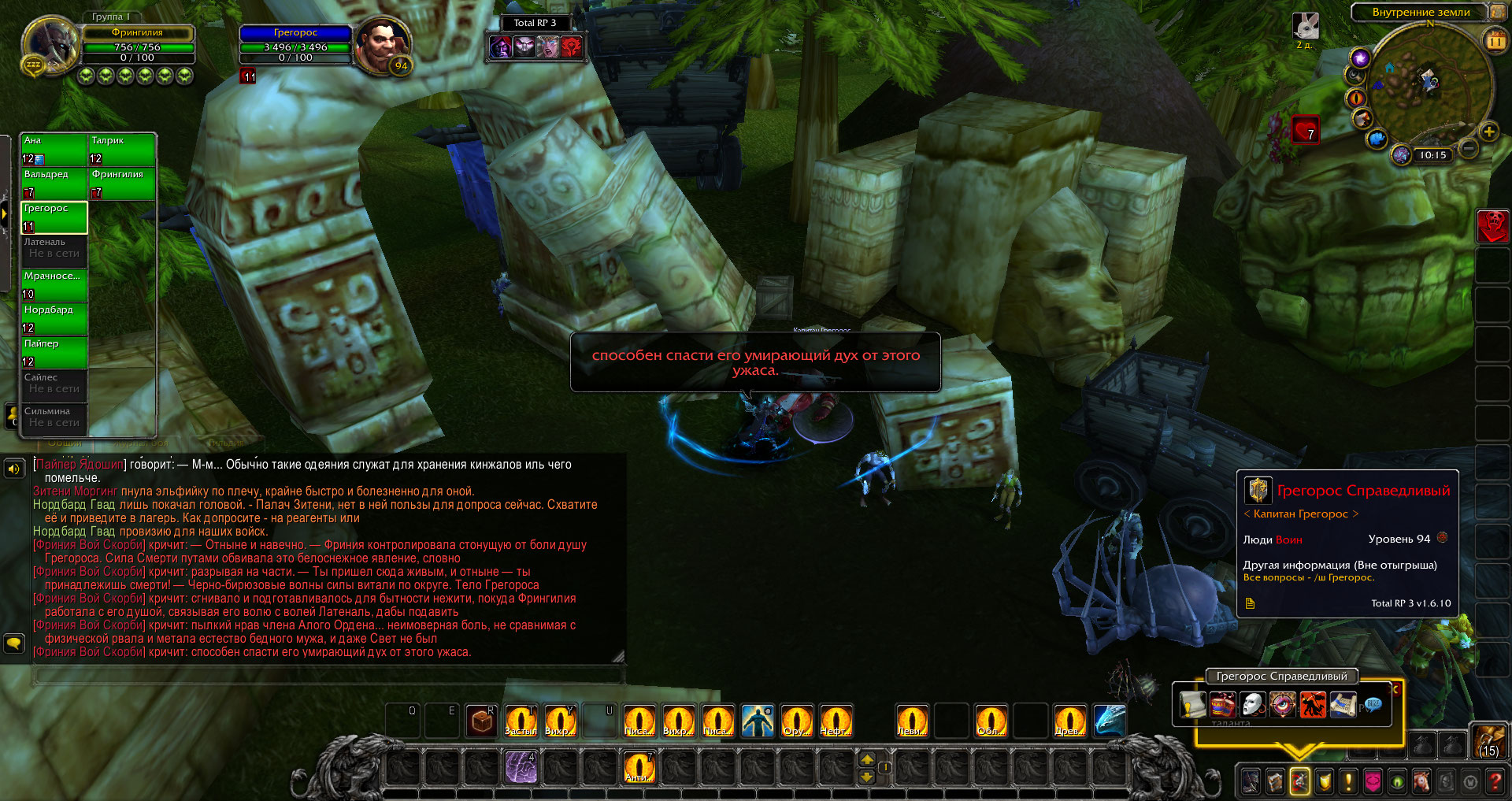Use the Застыл macro button

pyautogui.click(x=521, y=721)
